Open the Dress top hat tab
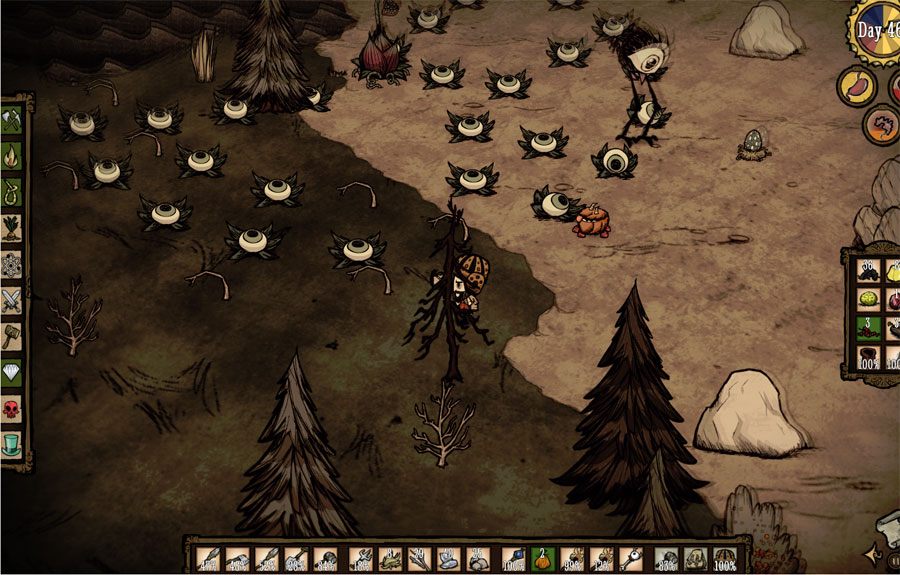Image resolution: width=900 pixels, height=575 pixels. pyautogui.click(x=11, y=443)
